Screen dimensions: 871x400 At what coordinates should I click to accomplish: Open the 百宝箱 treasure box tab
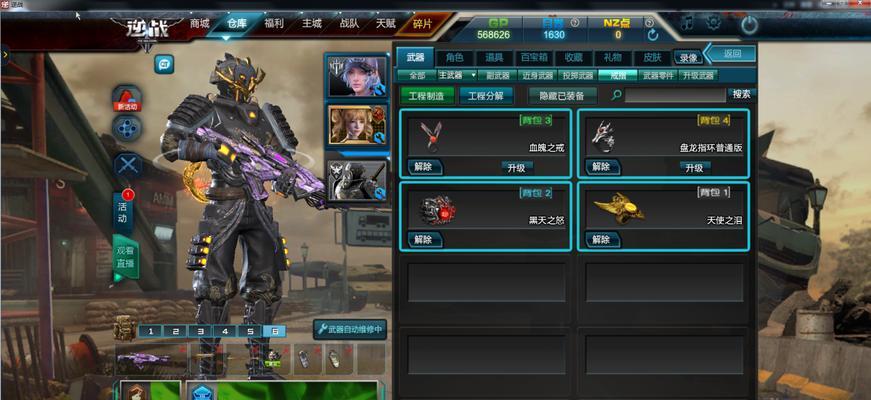[533, 58]
